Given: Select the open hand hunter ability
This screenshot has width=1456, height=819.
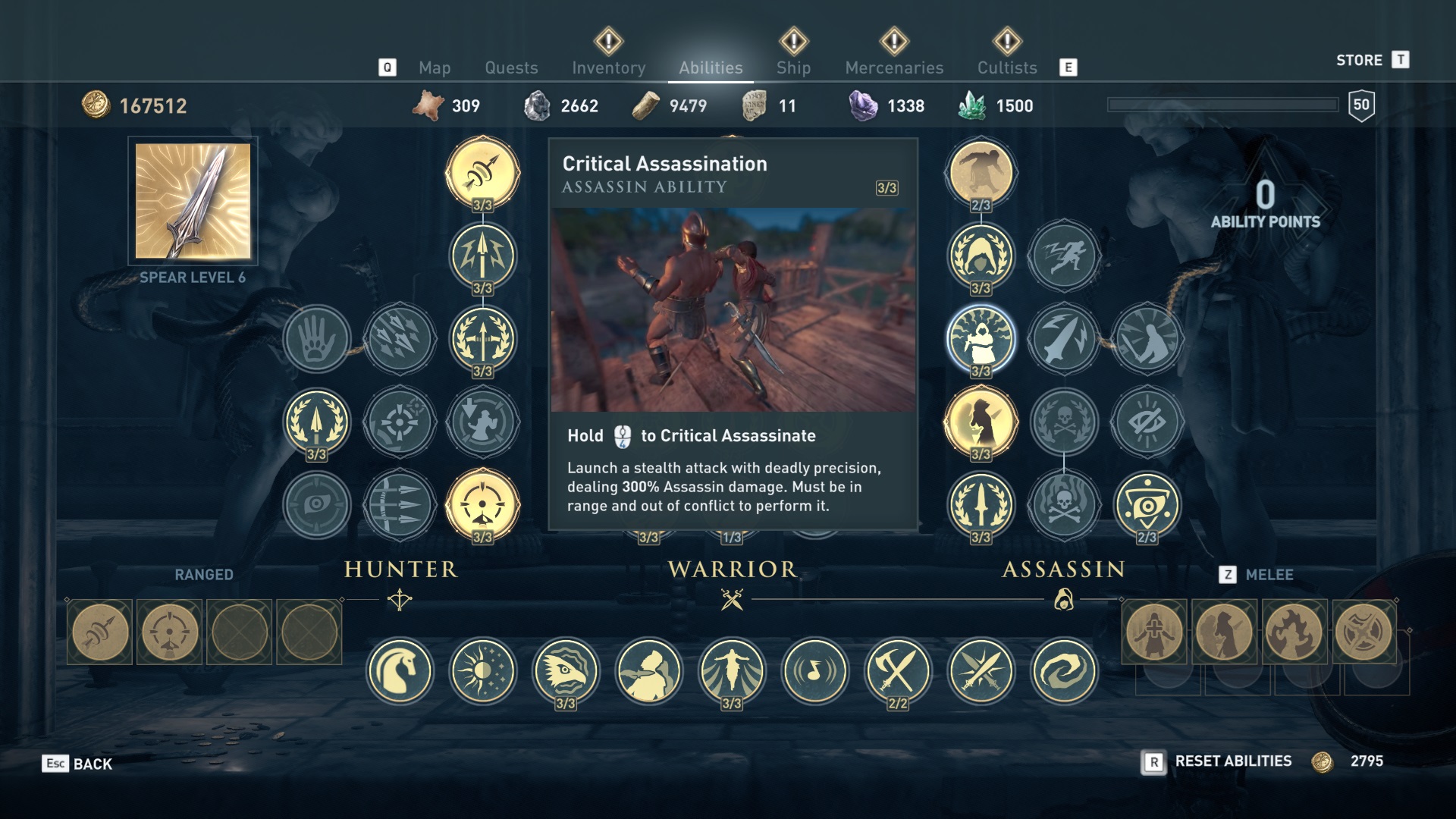Looking at the screenshot, I should pos(317,339).
